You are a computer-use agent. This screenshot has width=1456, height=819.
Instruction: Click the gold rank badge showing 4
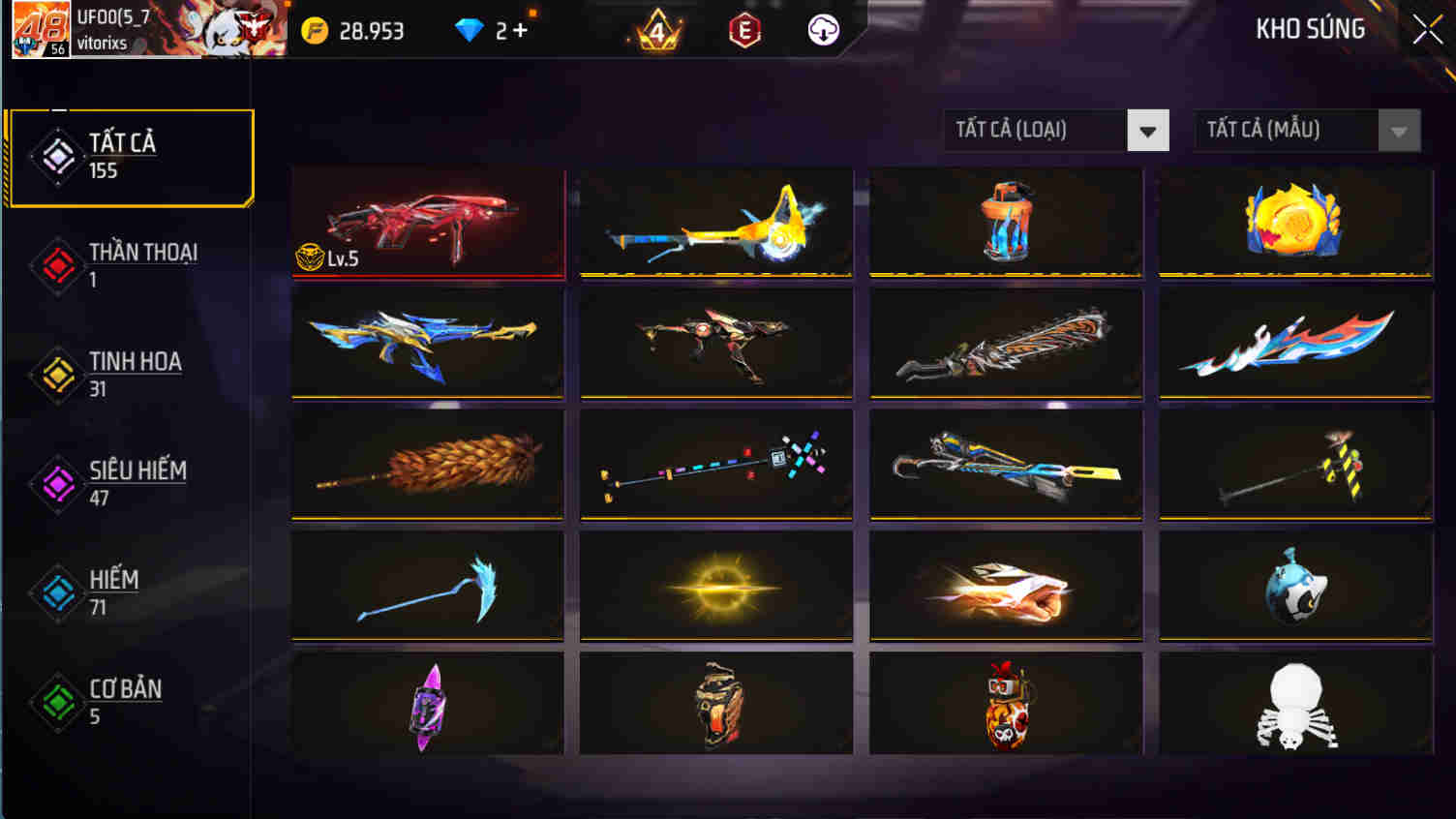pyautogui.click(x=659, y=29)
